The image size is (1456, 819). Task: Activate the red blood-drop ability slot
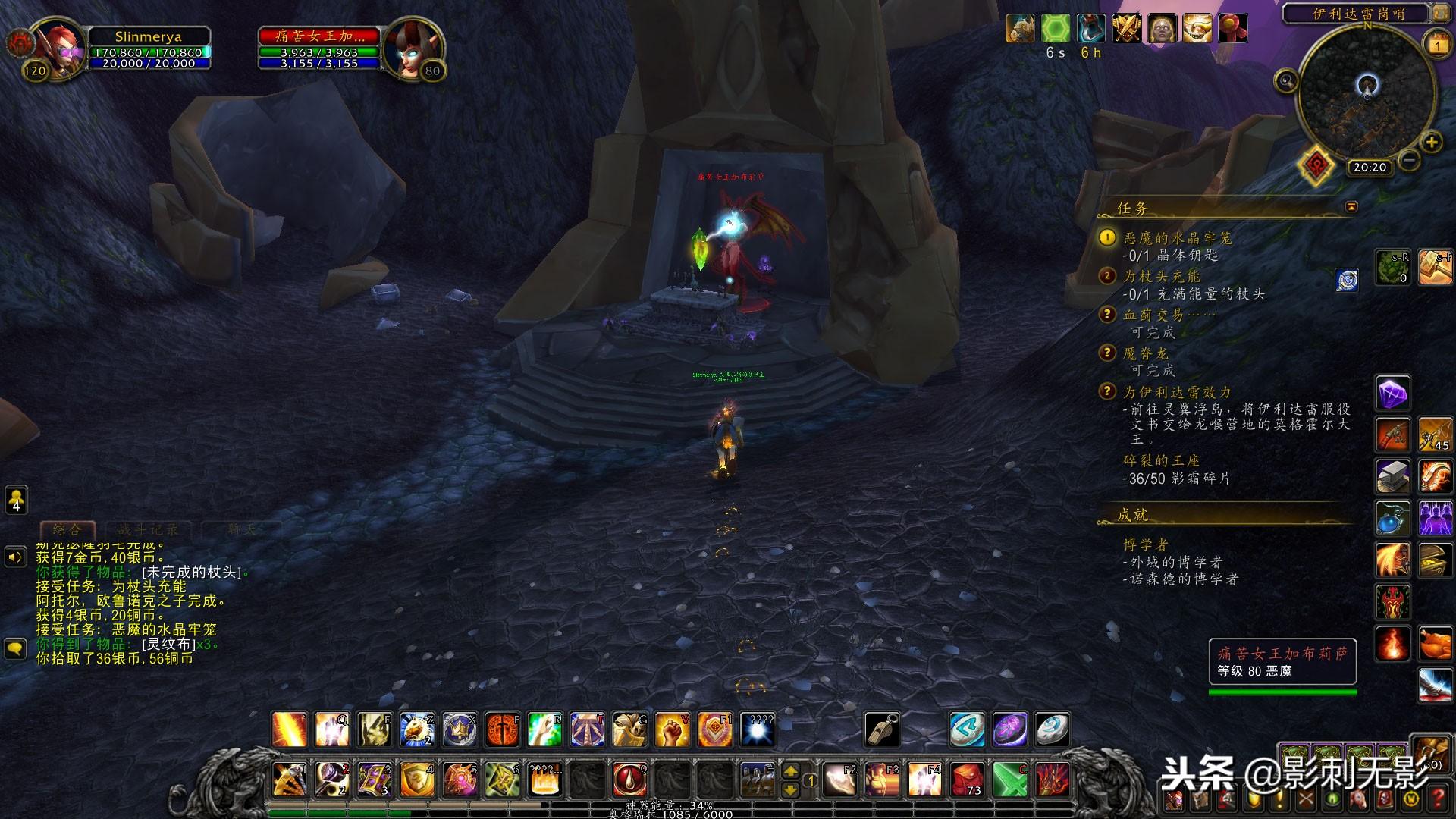point(629,779)
